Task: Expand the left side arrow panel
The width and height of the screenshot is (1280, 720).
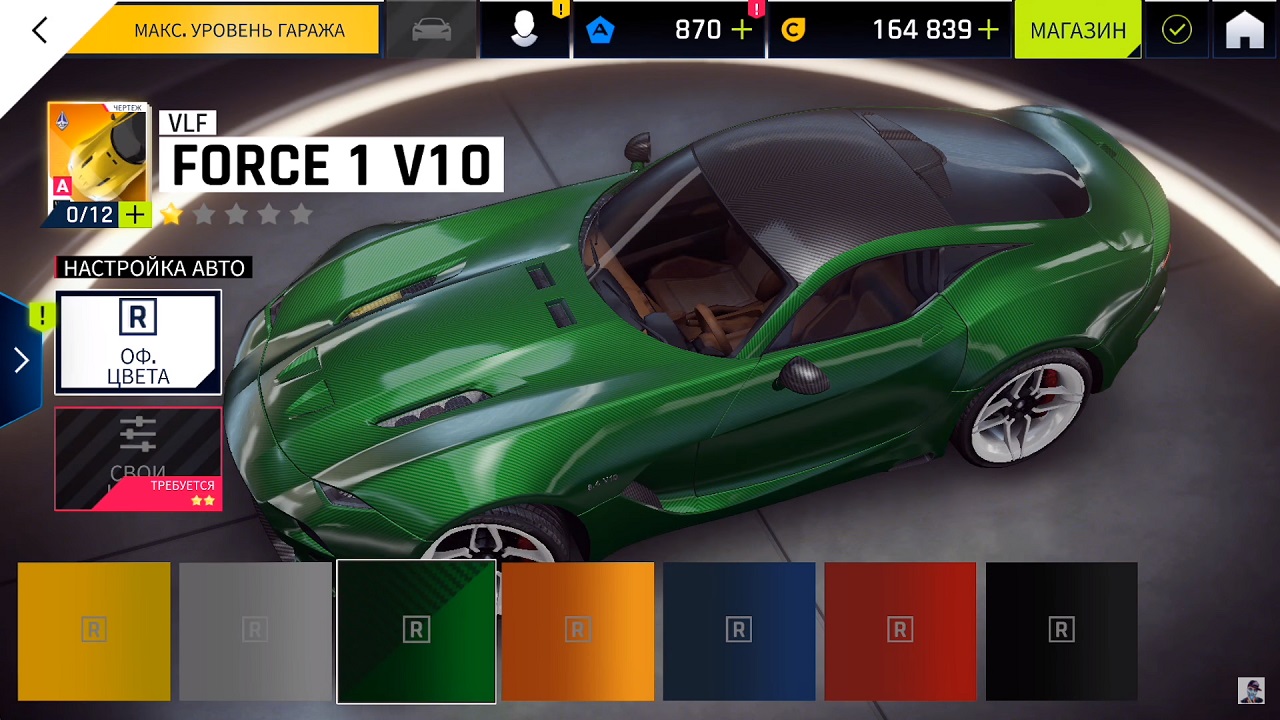Action: tap(21, 360)
